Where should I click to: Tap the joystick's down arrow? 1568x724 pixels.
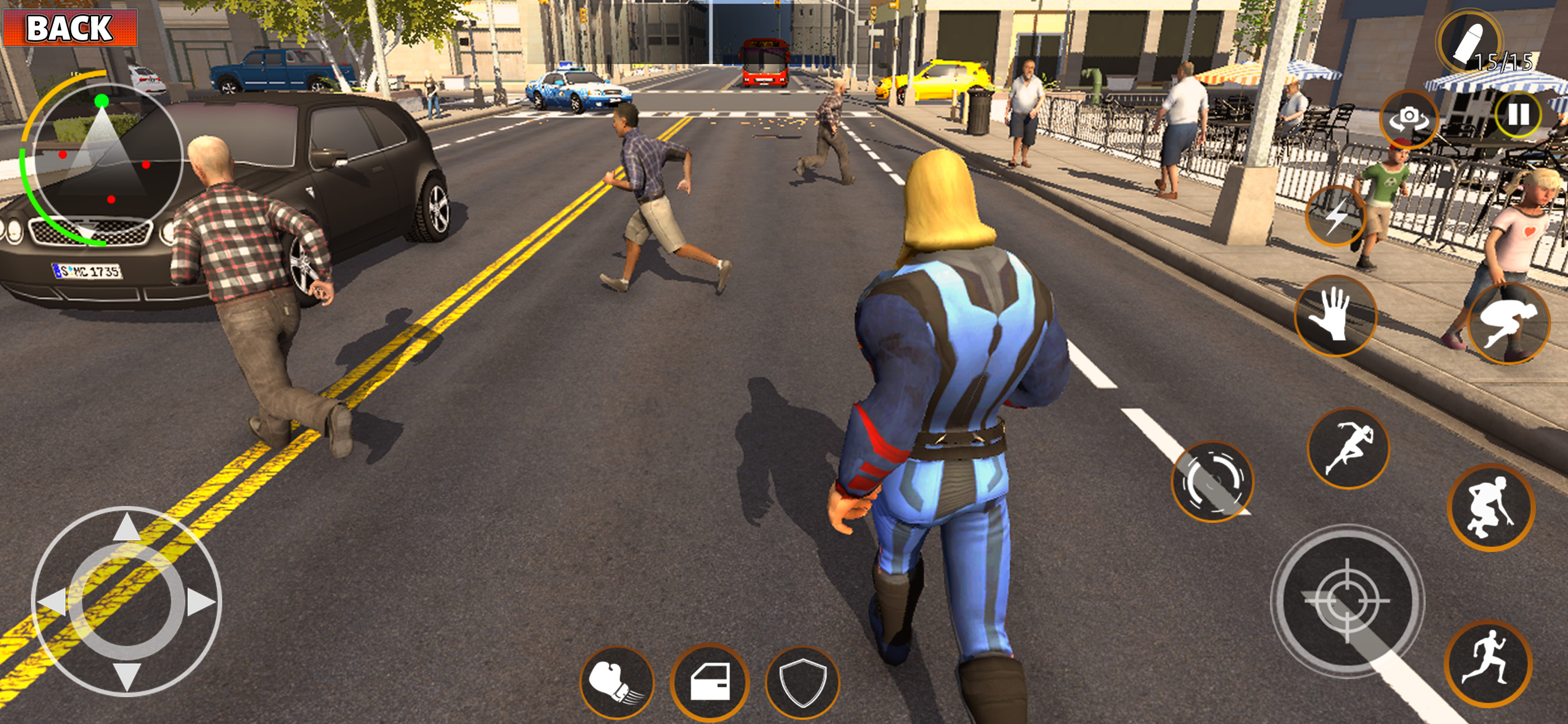click(x=127, y=676)
